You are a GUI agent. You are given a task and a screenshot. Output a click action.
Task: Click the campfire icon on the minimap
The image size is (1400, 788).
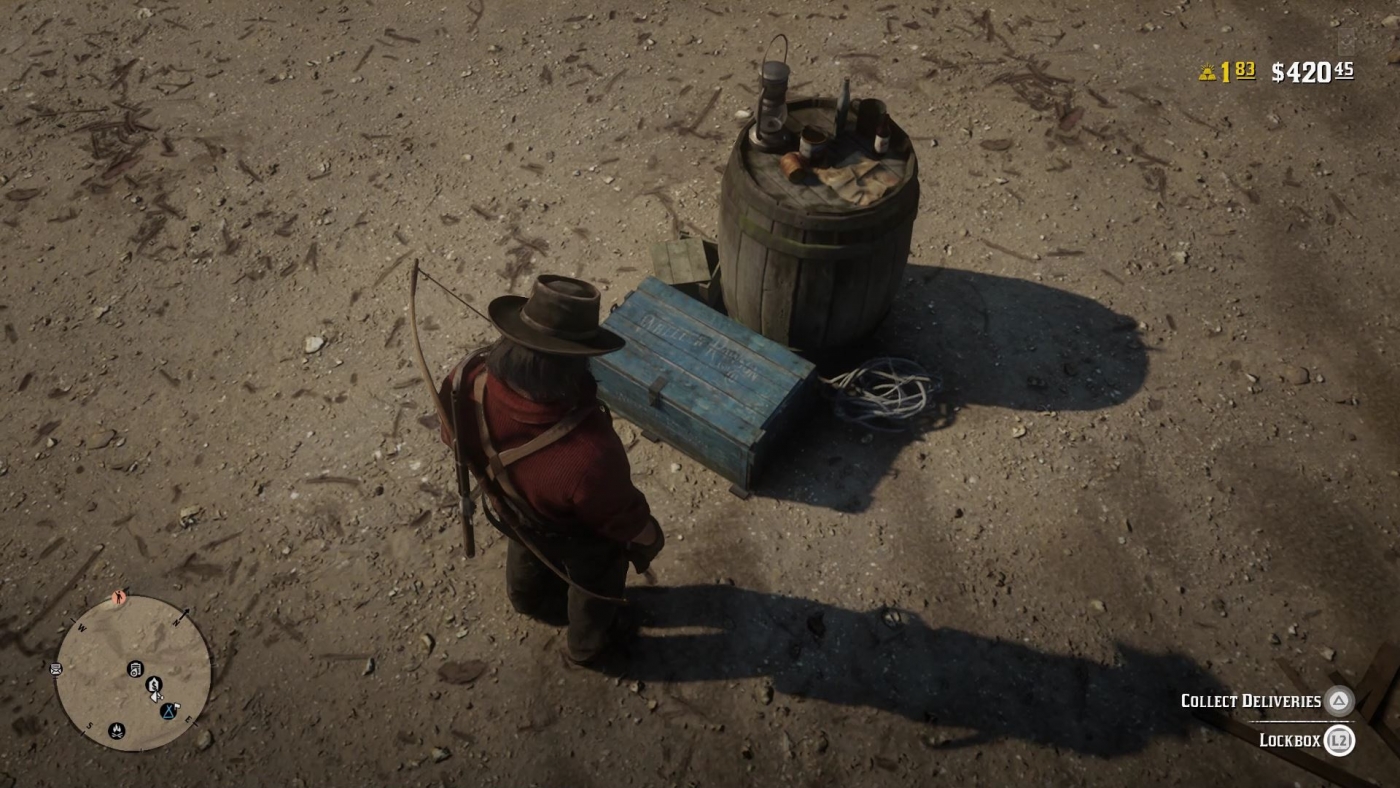tap(117, 732)
